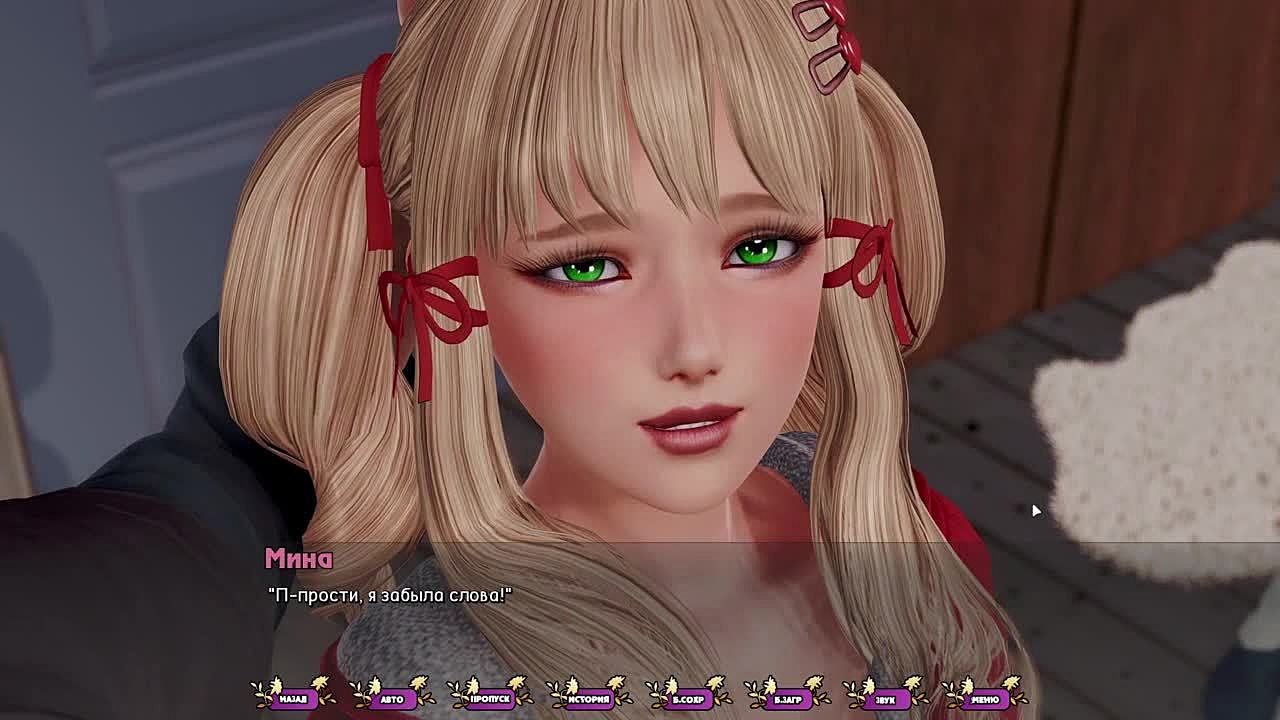Skip dialogue with the Пропуск button
The image size is (1280, 720).
[x=490, y=698]
